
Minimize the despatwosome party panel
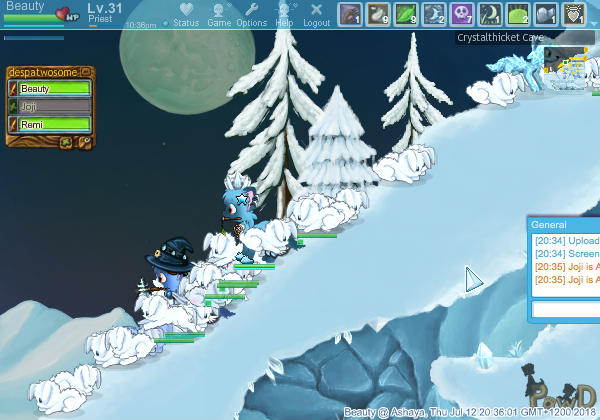[87, 72]
